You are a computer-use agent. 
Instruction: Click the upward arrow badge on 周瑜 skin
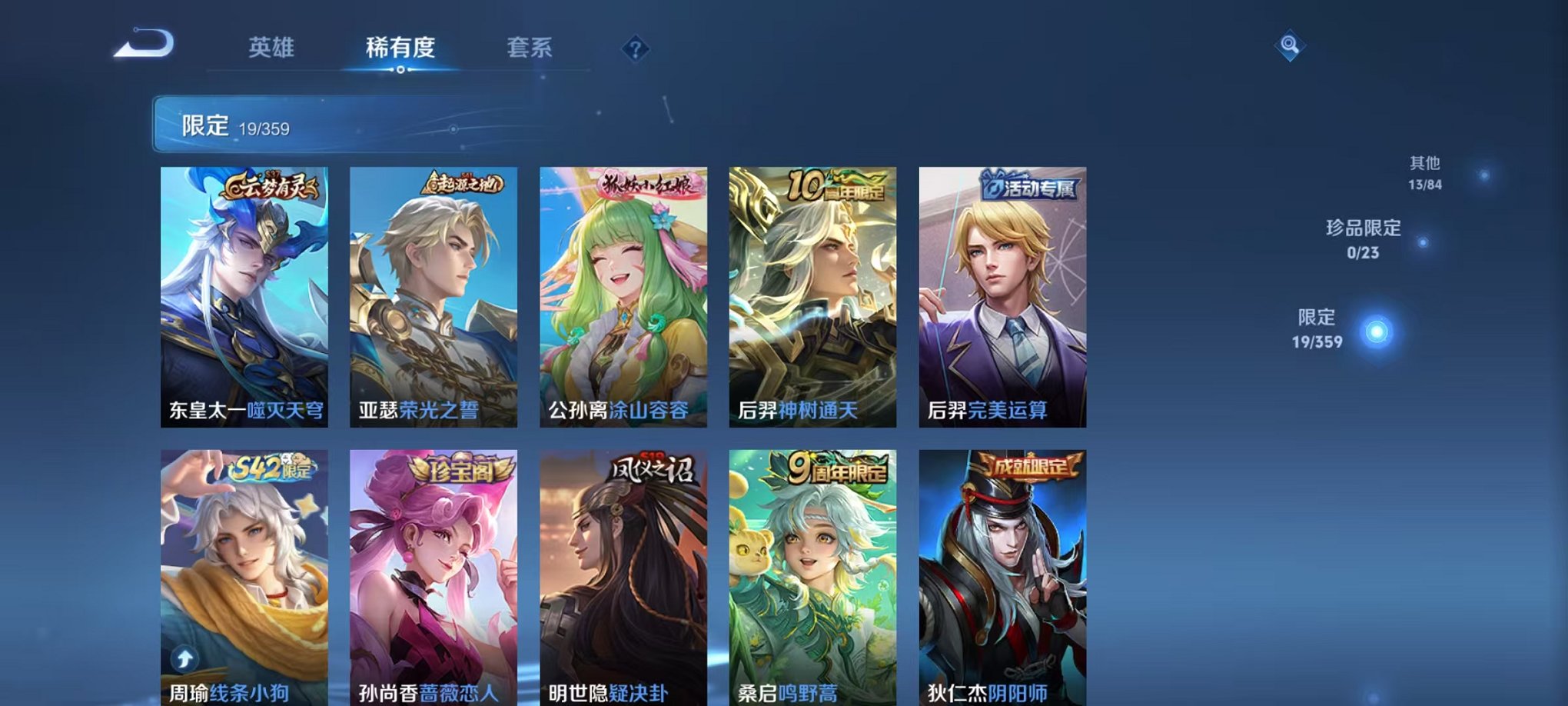[x=183, y=658]
